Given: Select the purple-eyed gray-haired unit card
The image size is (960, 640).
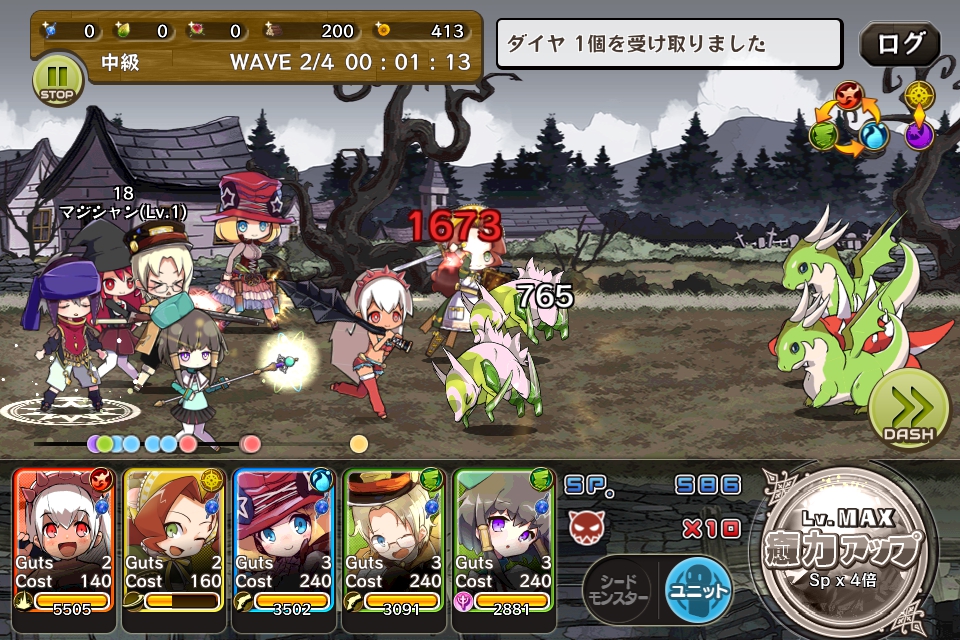Looking at the screenshot, I should pos(503,540).
